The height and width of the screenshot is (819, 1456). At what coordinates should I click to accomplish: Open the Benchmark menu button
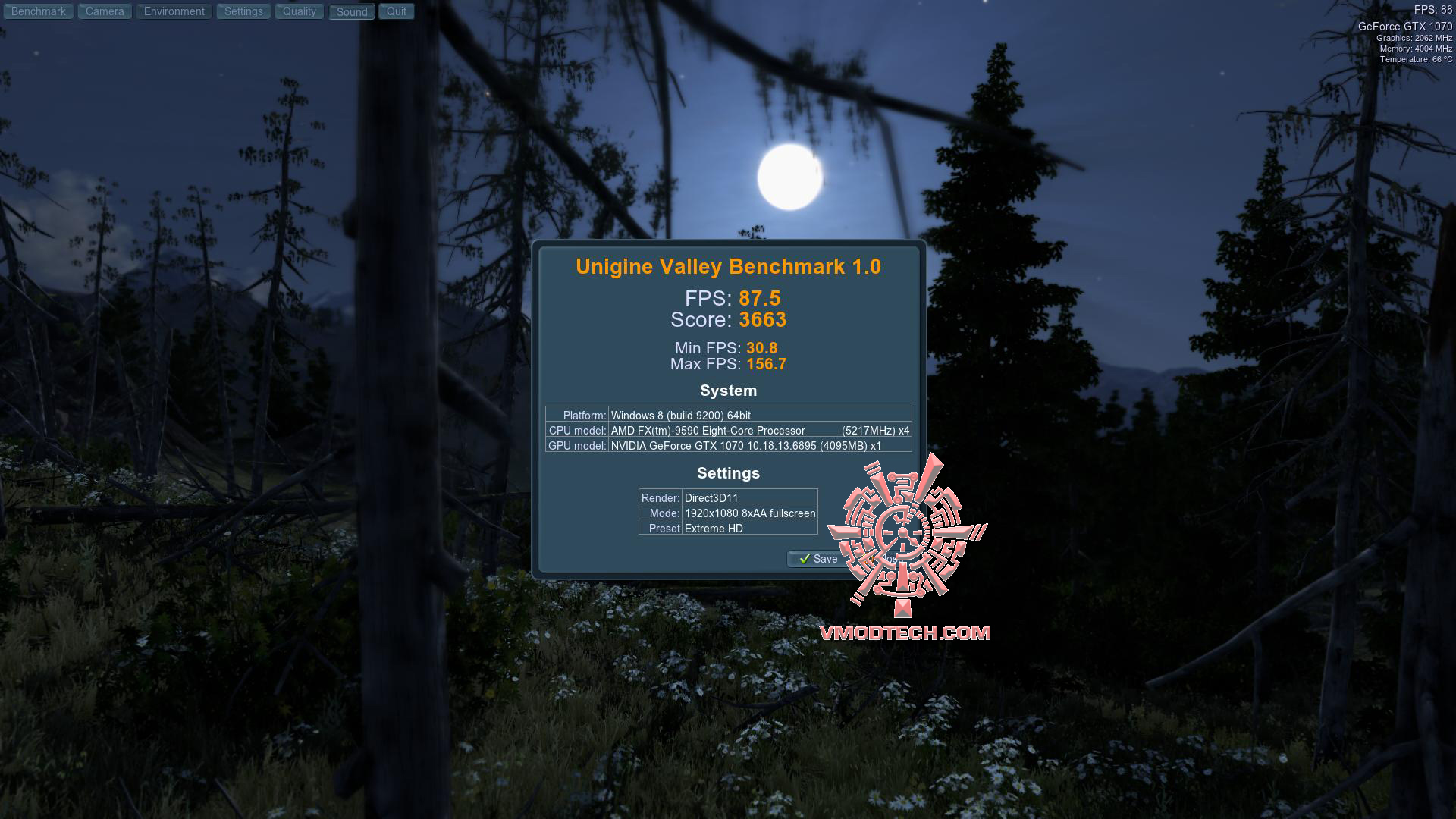[x=38, y=11]
